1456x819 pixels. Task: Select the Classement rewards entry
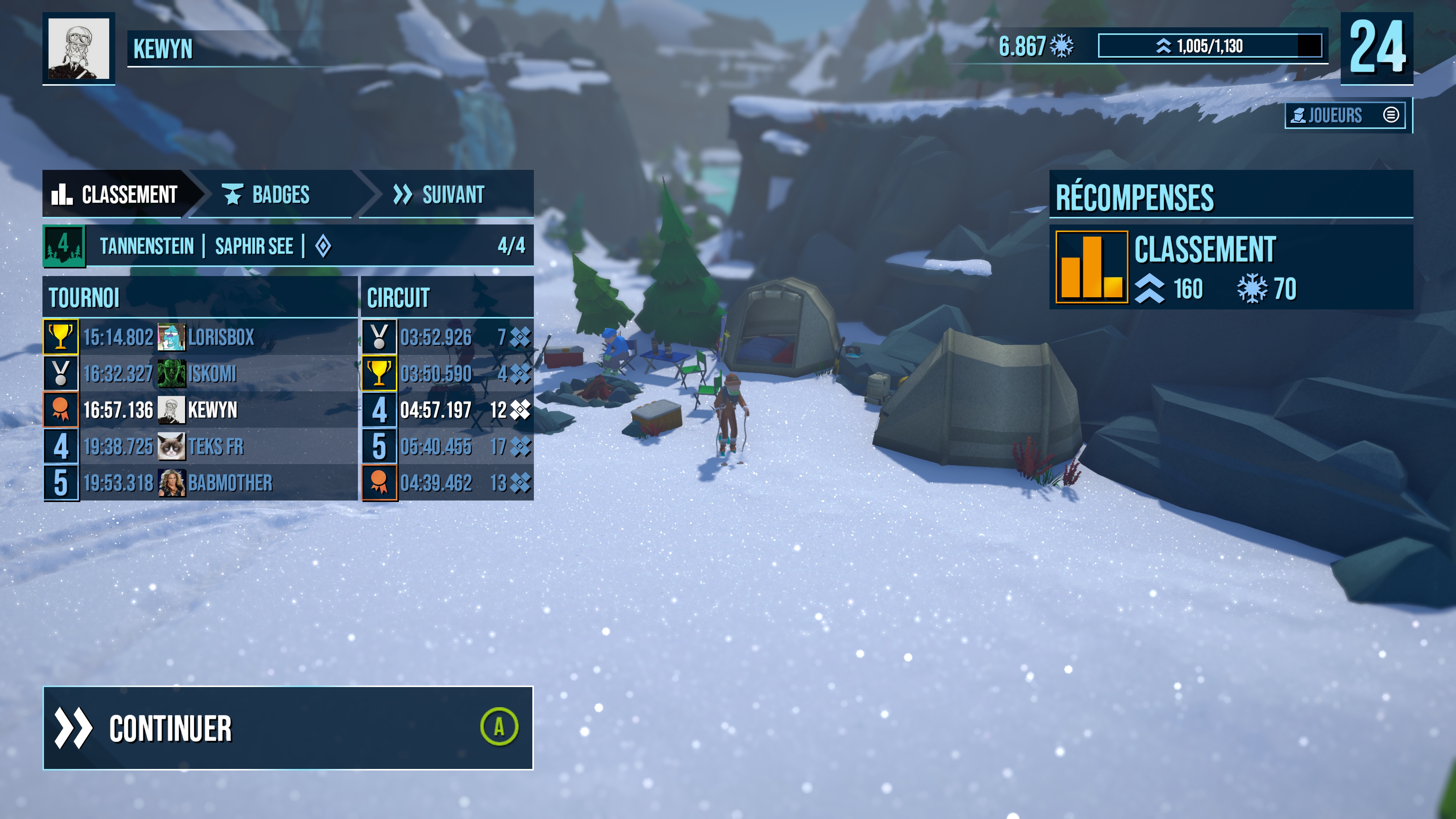click(1230, 267)
